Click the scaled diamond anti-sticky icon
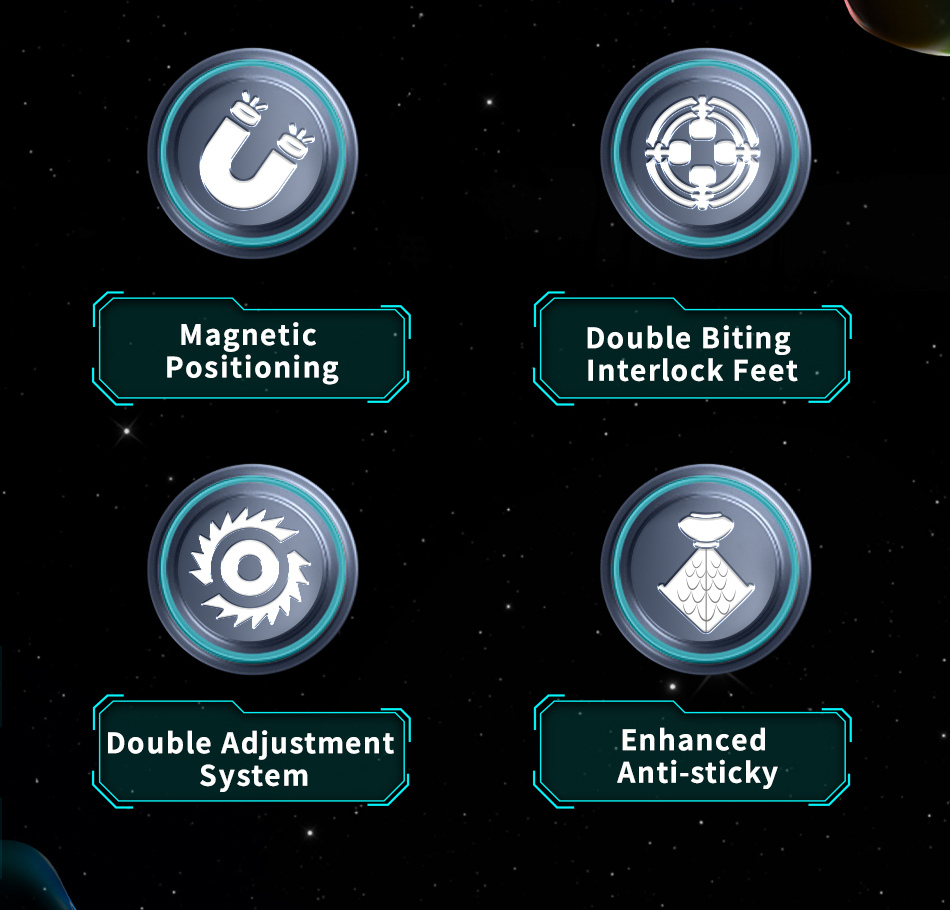The image size is (950, 910). tap(706, 568)
